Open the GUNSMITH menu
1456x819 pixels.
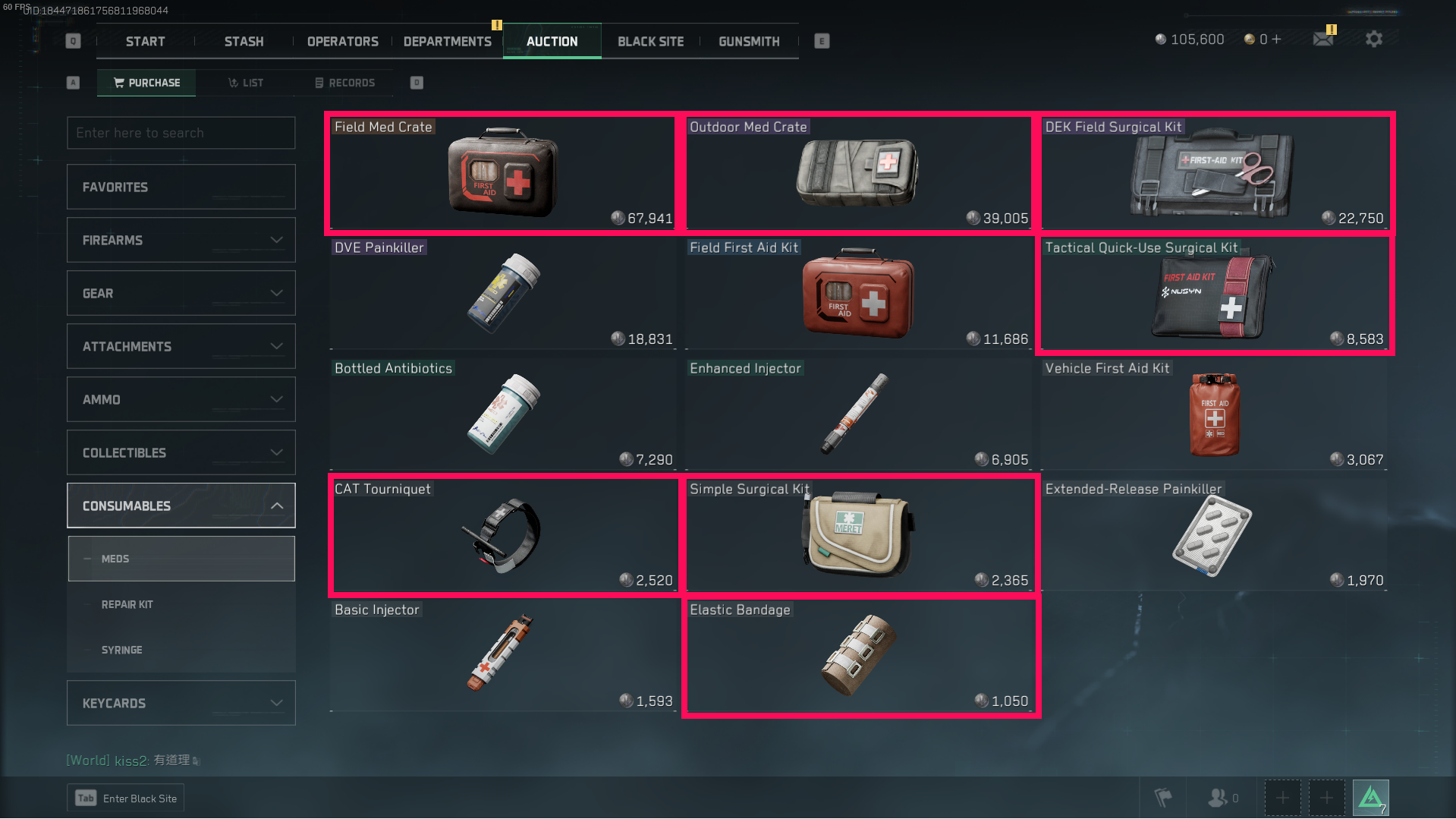748,42
